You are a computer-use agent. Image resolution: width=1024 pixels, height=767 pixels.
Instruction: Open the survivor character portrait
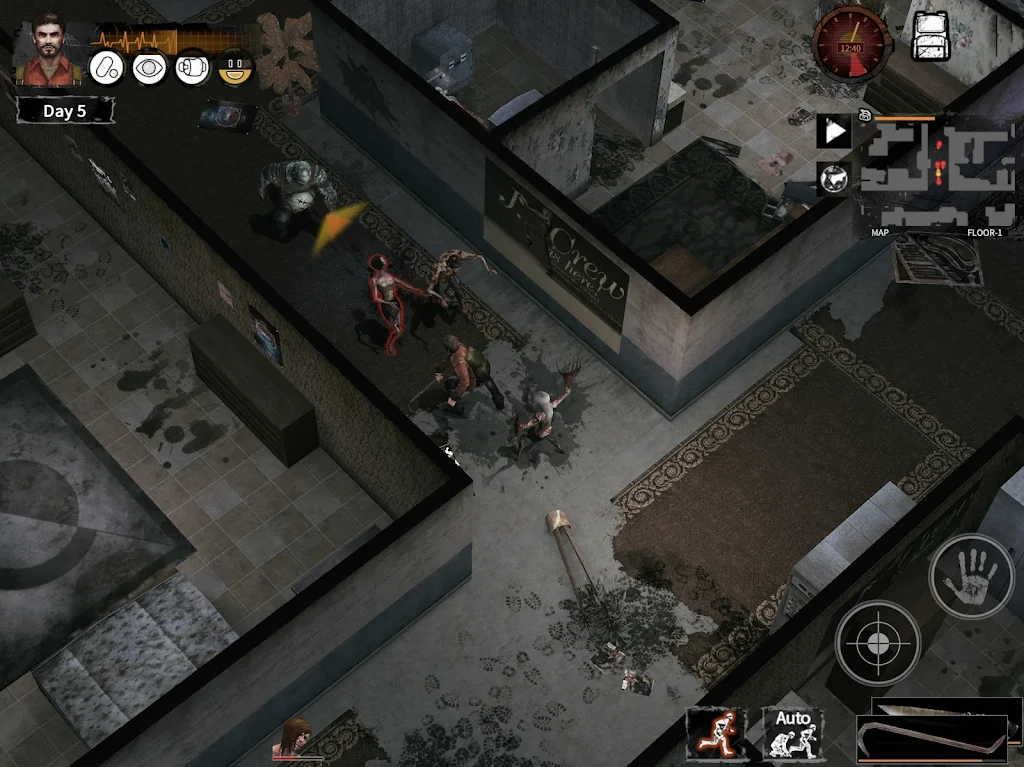tap(45, 48)
